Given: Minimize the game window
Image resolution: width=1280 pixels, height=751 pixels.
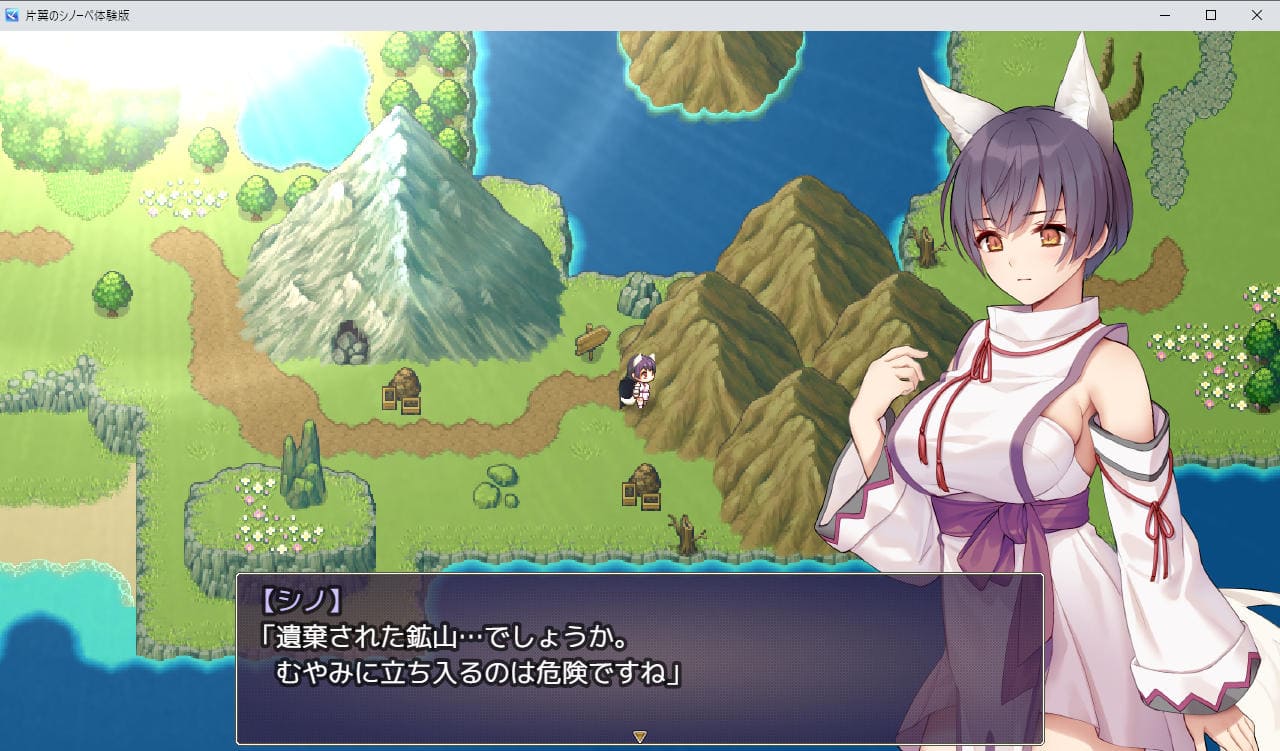Looking at the screenshot, I should point(1165,15).
